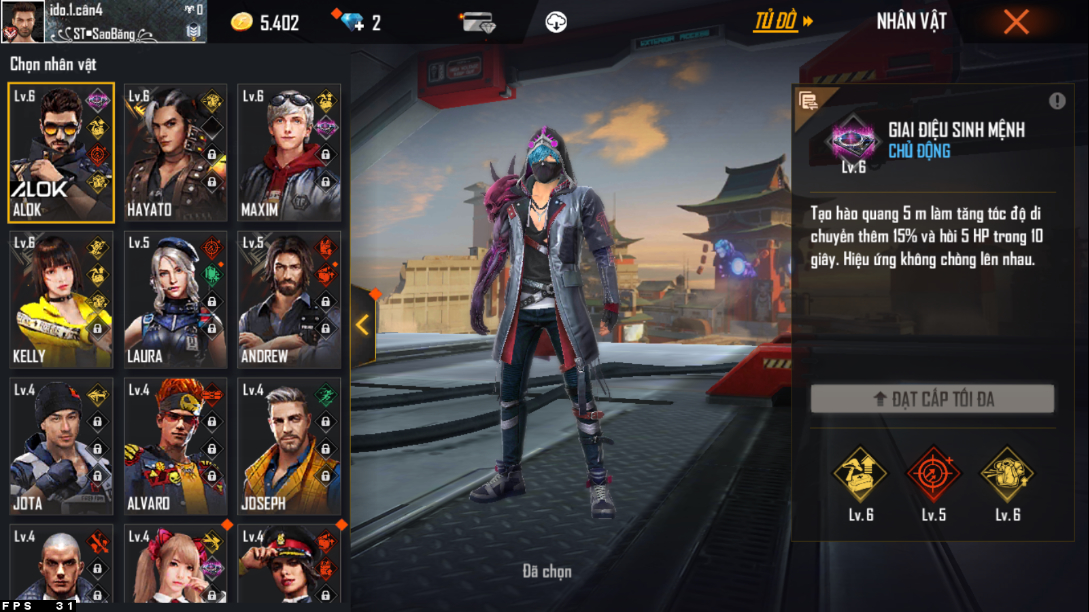Screen dimensions: 1089x612
Task: Open the TỦ ĐỒ wardrobe link
Action: coord(782,21)
